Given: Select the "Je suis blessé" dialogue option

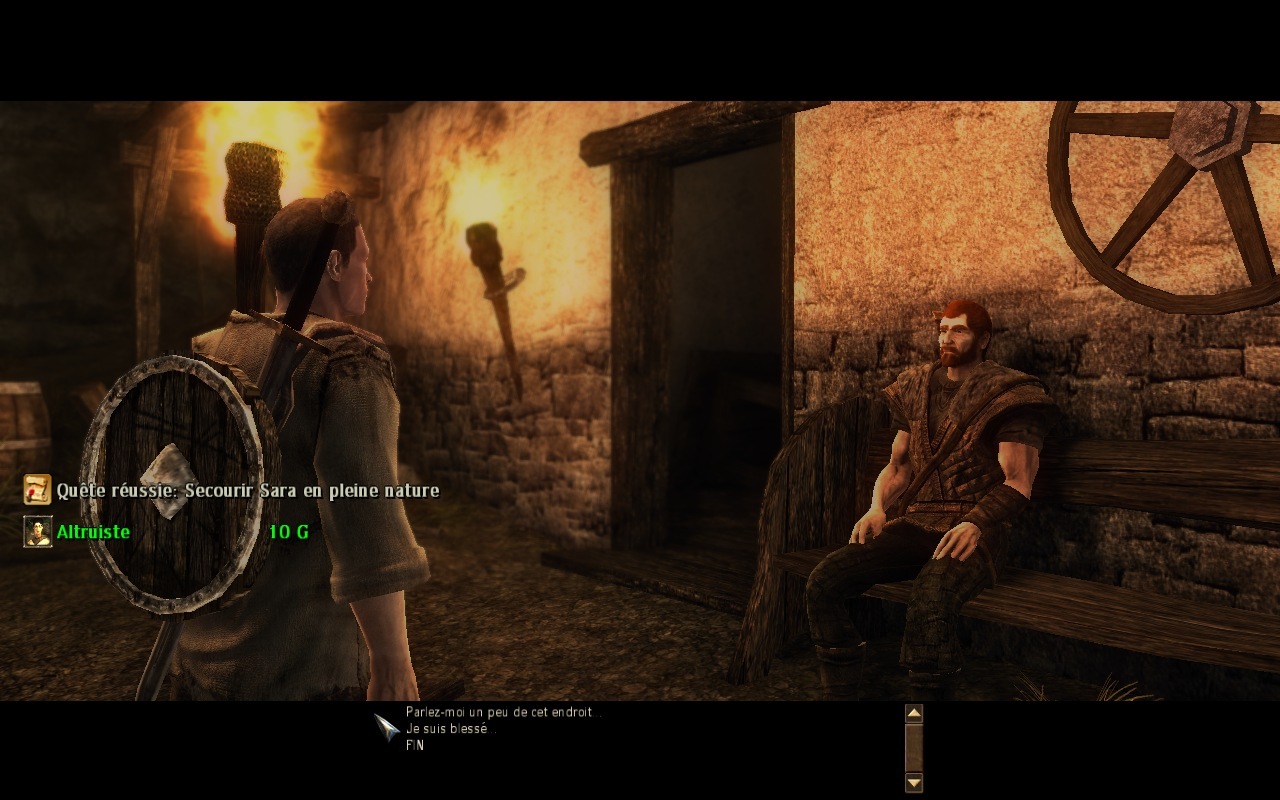Looking at the screenshot, I should 449,729.
